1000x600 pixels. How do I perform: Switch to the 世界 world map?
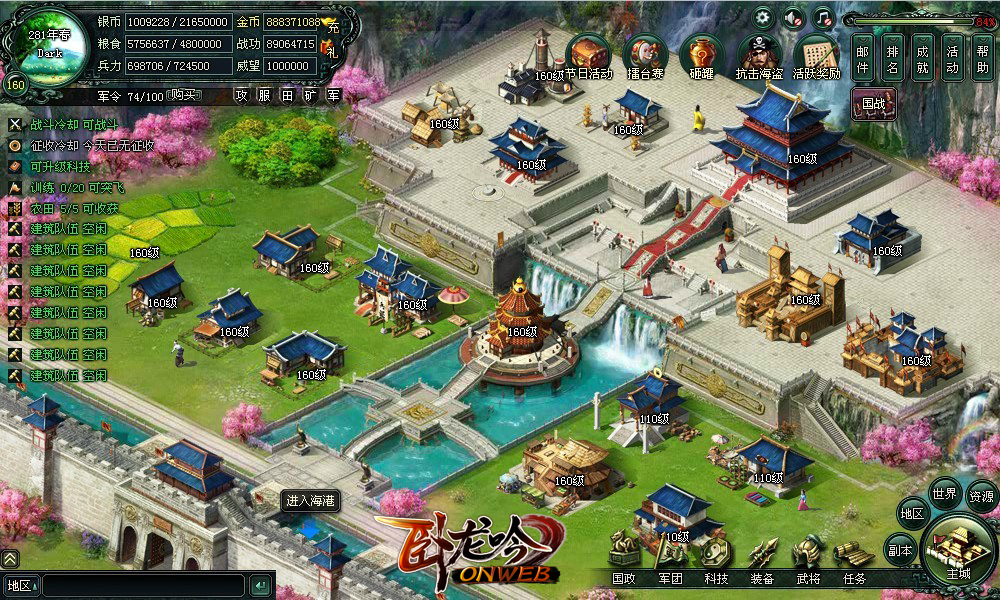click(944, 493)
